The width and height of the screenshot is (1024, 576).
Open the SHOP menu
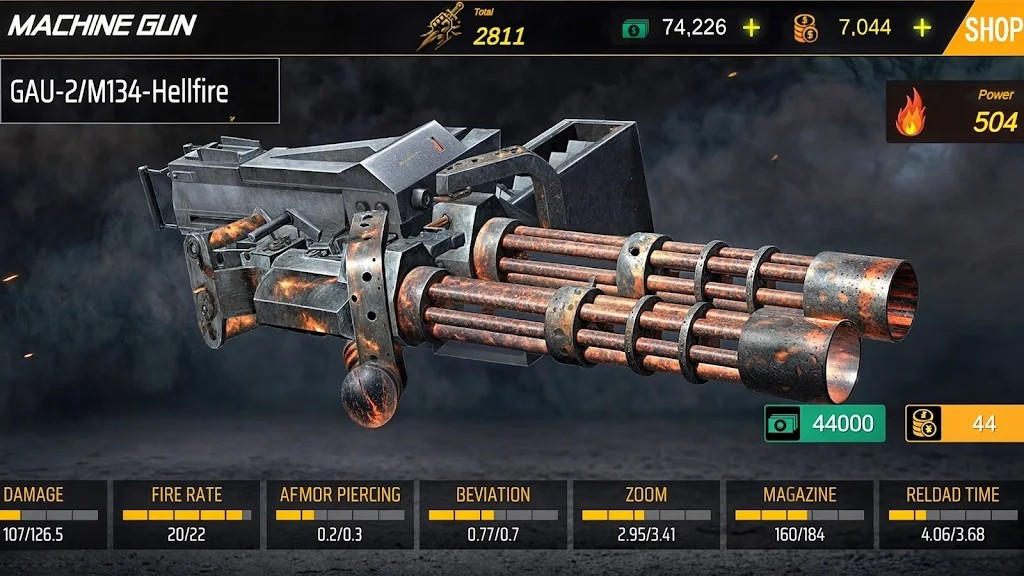click(x=992, y=29)
